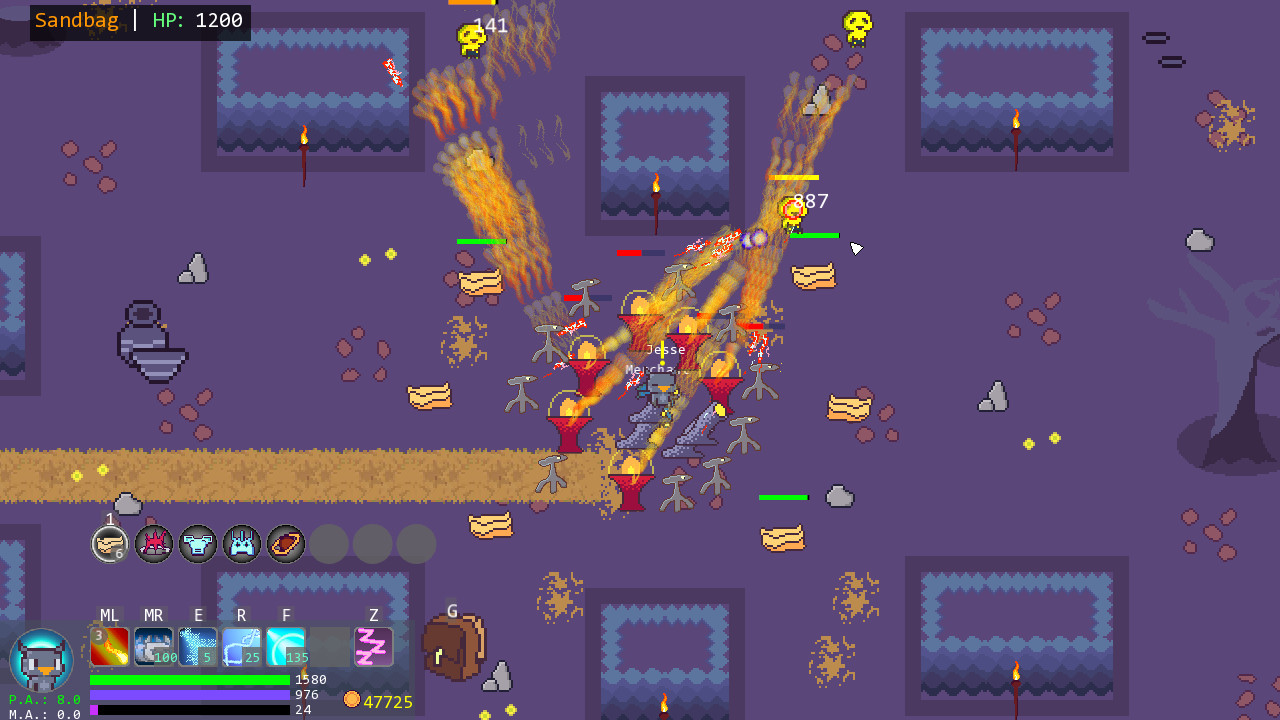Click the gold coin currency icon
Image resolution: width=1280 pixels, height=720 pixels.
(x=352, y=700)
